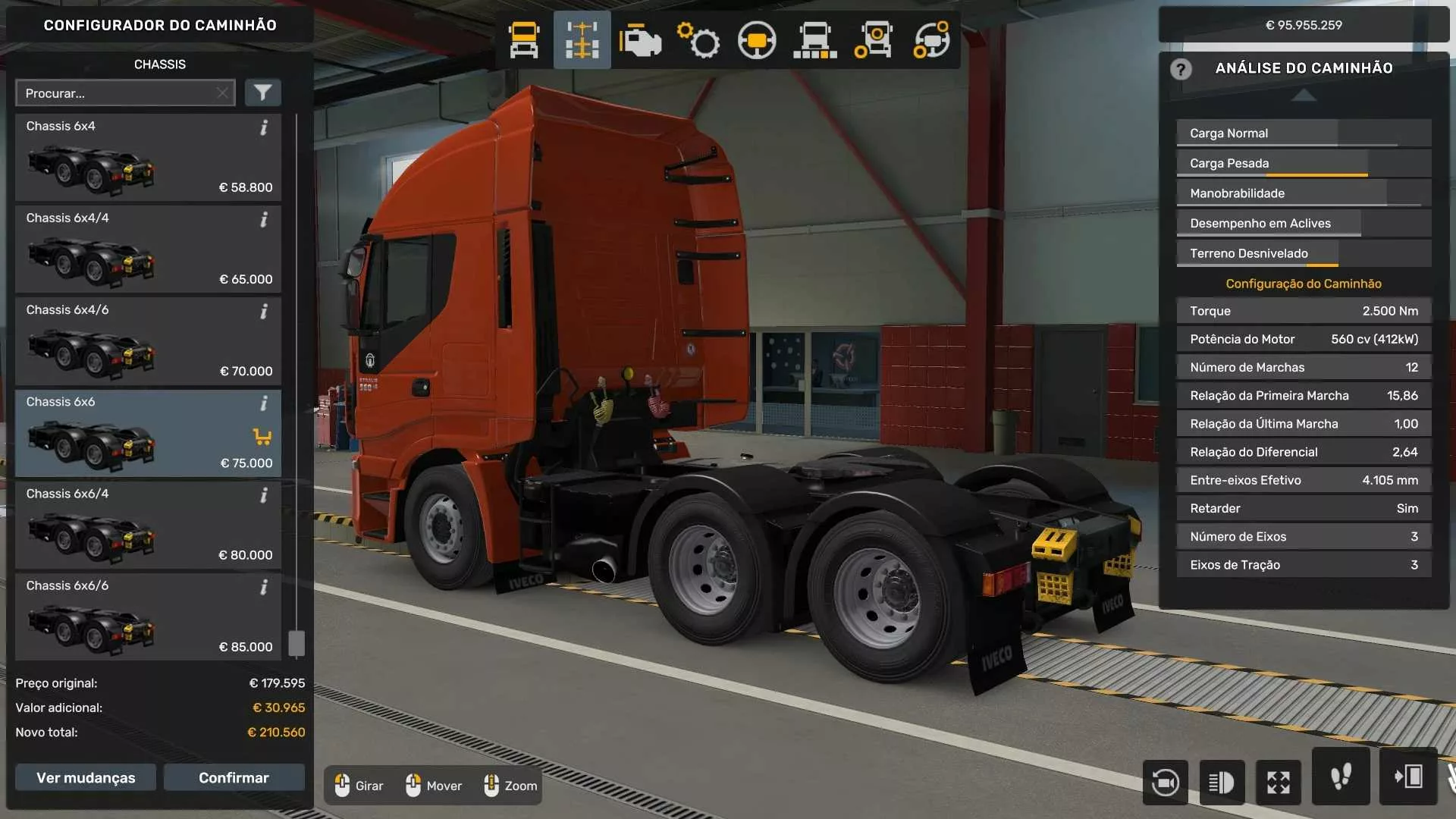Screen dimensions: 1456x819
Task: Open the engine category tab
Action: (x=640, y=40)
